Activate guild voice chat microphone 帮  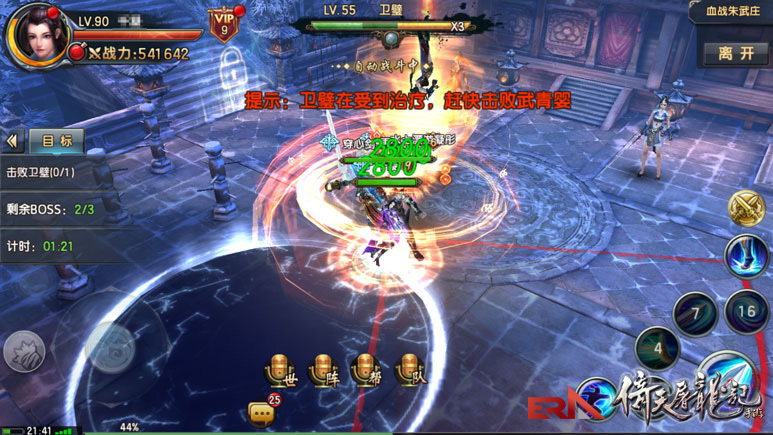tap(366, 370)
